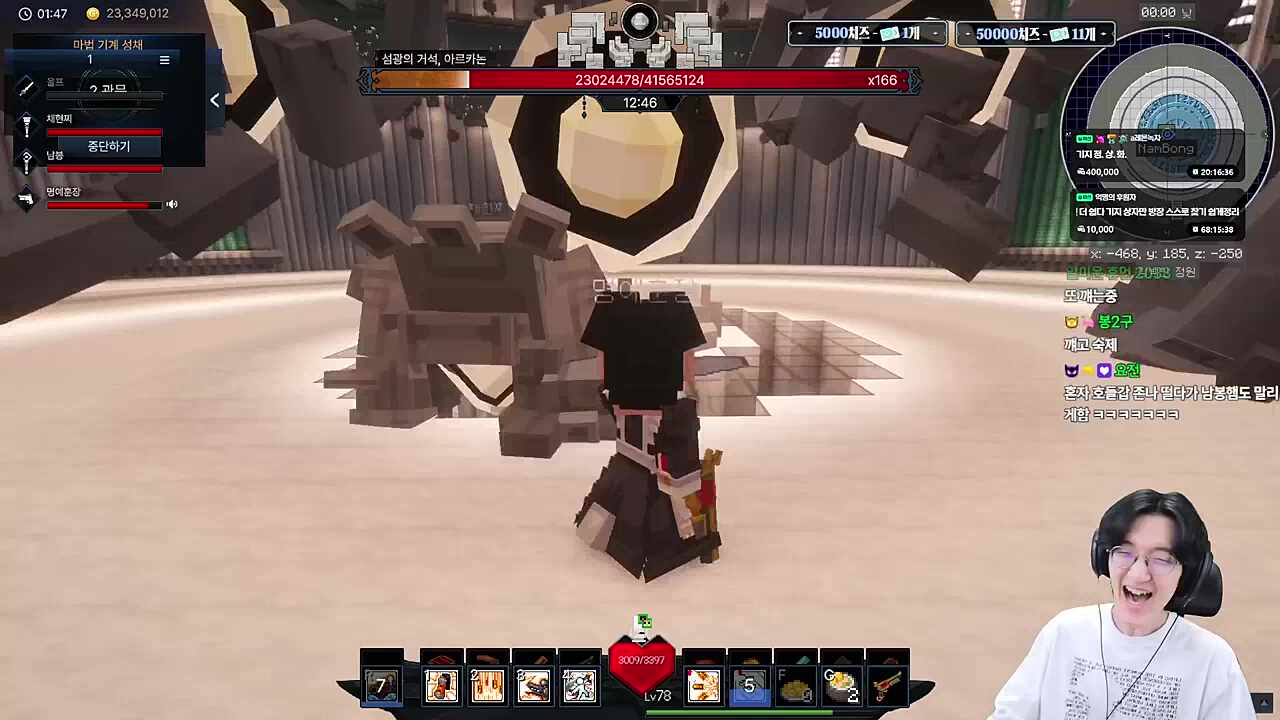Collapse the party panel with the left arrow

pyautogui.click(x=214, y=100)
